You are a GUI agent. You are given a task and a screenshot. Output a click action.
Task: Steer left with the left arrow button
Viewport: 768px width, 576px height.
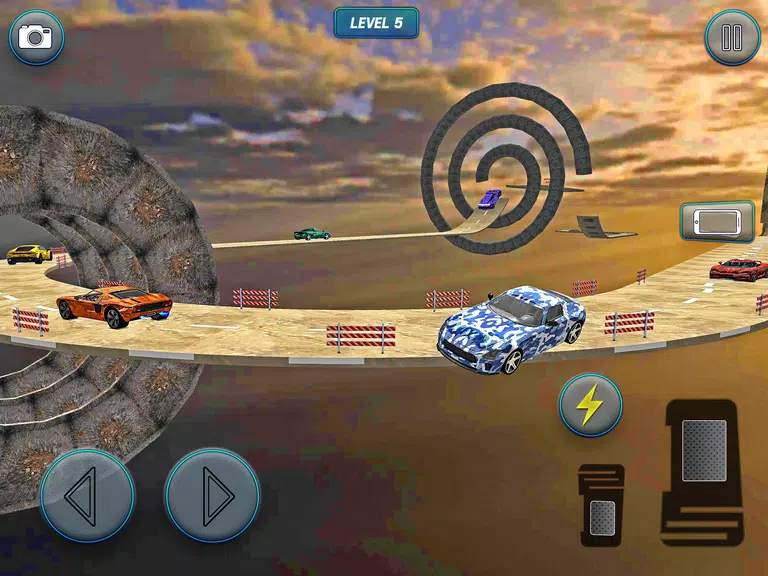point(87,495)
